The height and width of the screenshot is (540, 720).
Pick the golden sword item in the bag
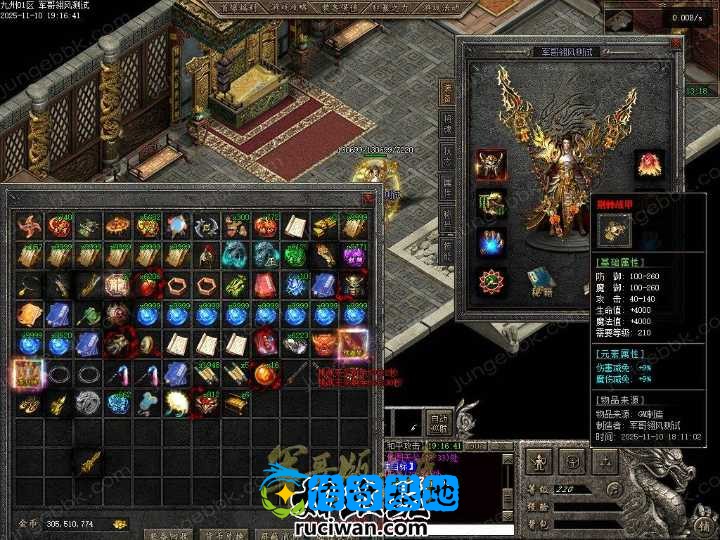coord(87,462)
